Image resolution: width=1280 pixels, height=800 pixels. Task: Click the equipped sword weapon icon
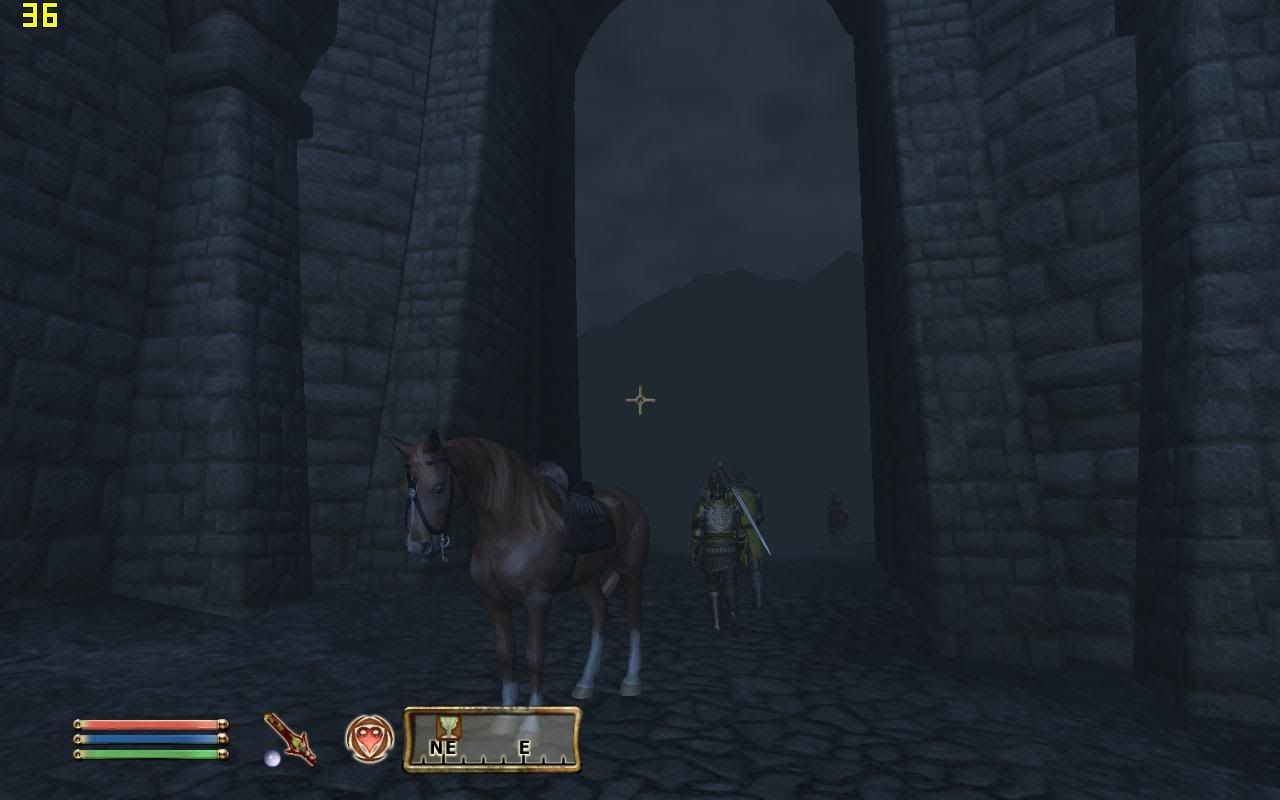[x=290, y=739]
